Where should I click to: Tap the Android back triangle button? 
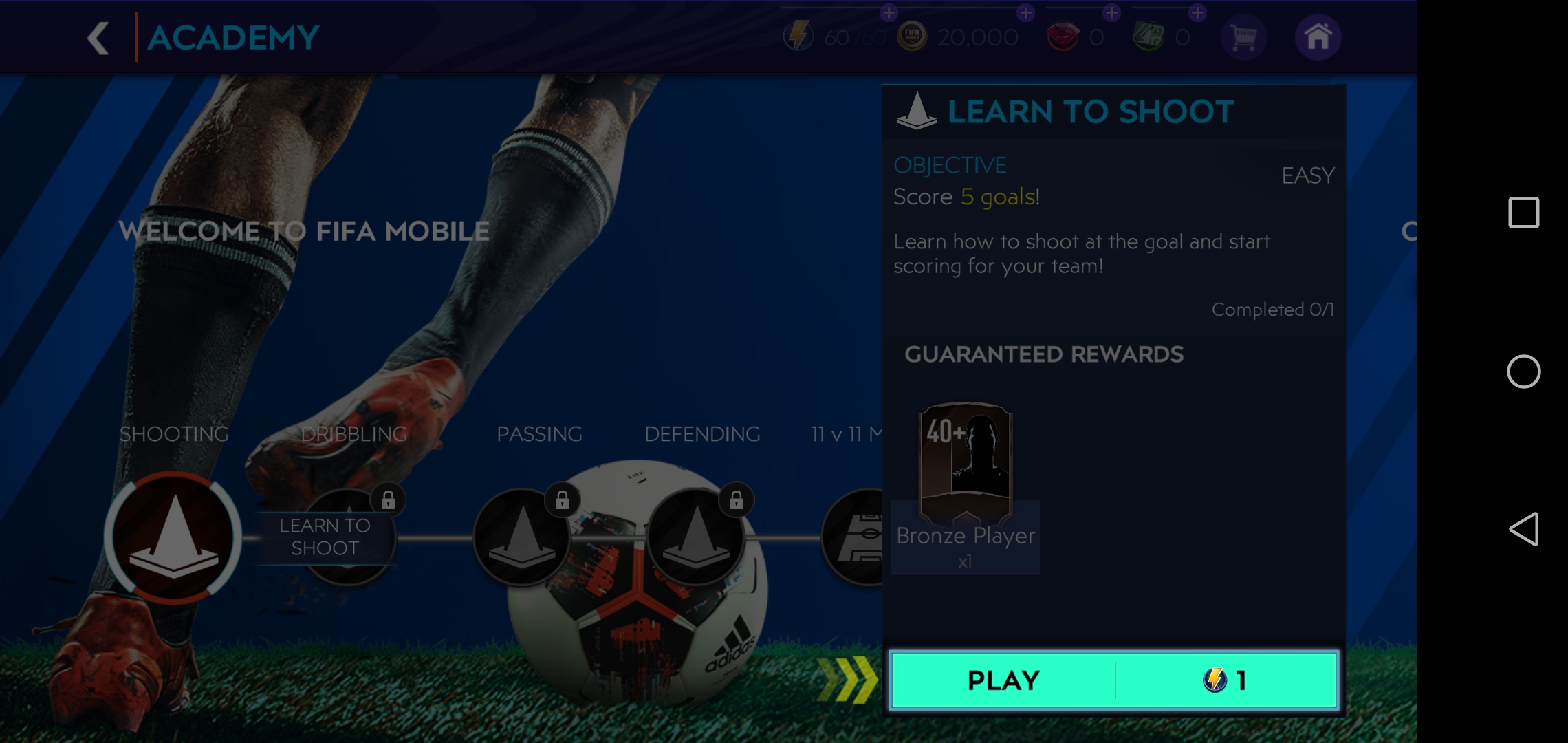1523,529
